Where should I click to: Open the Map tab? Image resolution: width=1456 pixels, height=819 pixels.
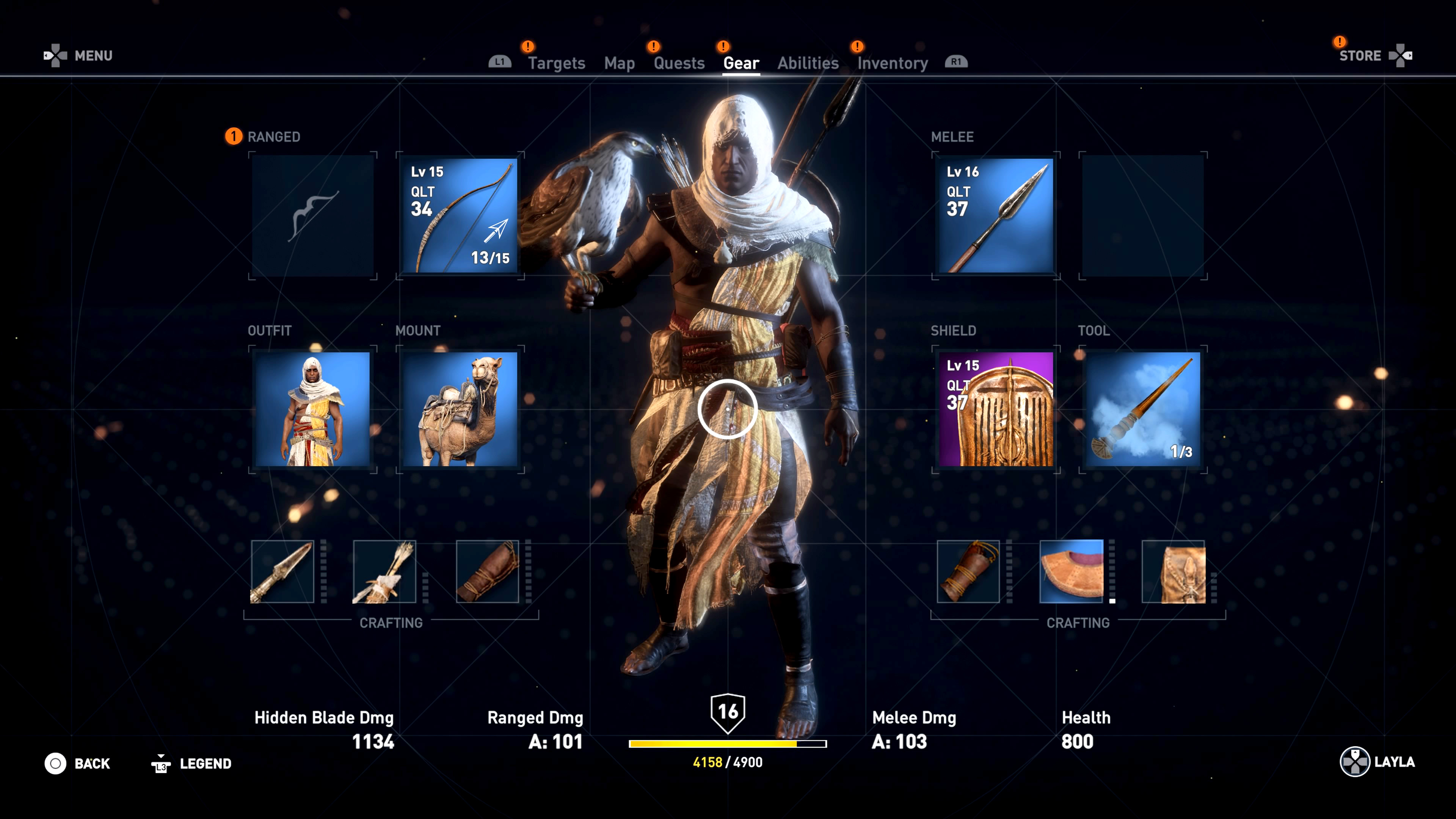point(619,63)
